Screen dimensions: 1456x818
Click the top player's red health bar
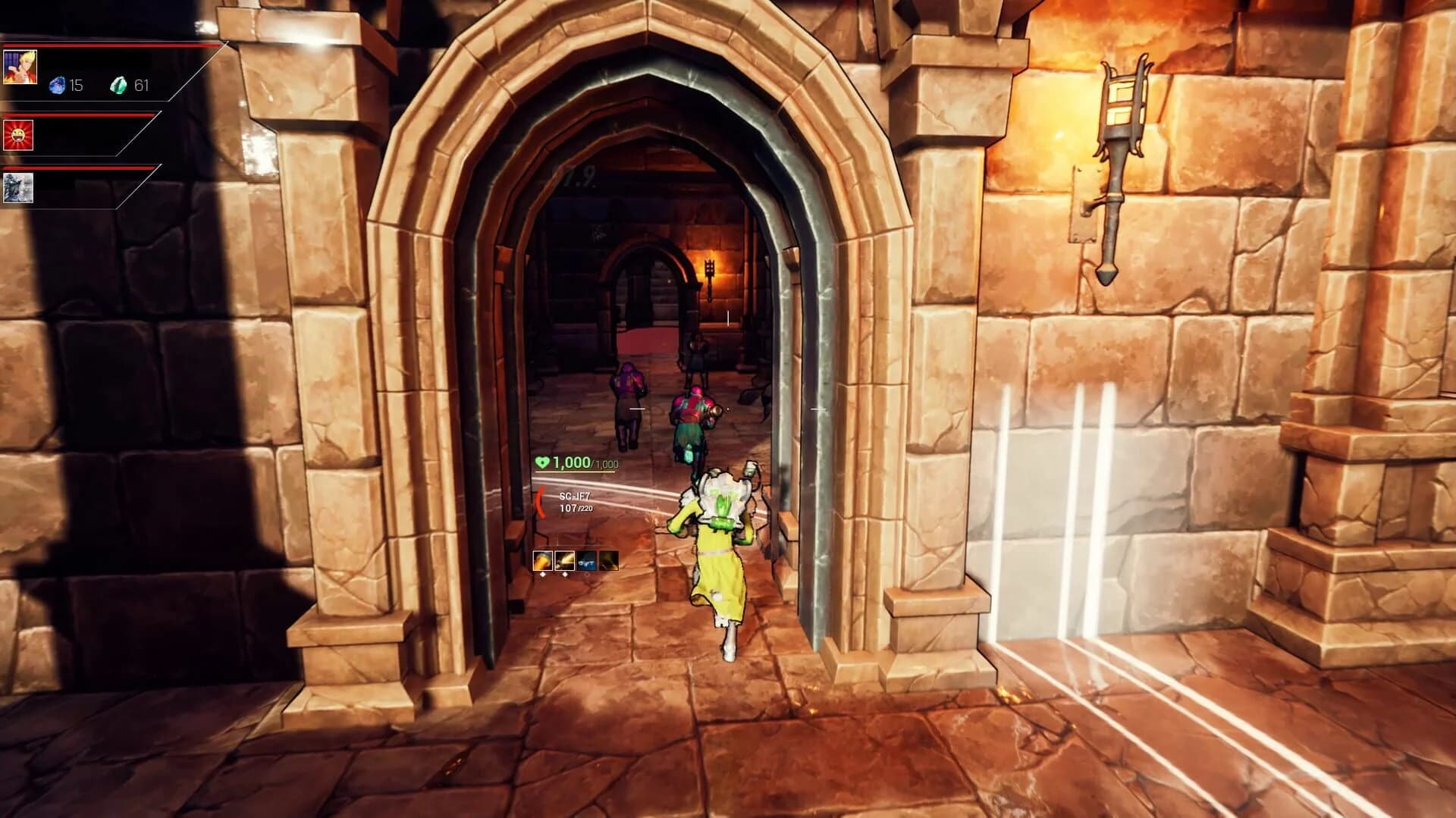(x=108, y=45)
